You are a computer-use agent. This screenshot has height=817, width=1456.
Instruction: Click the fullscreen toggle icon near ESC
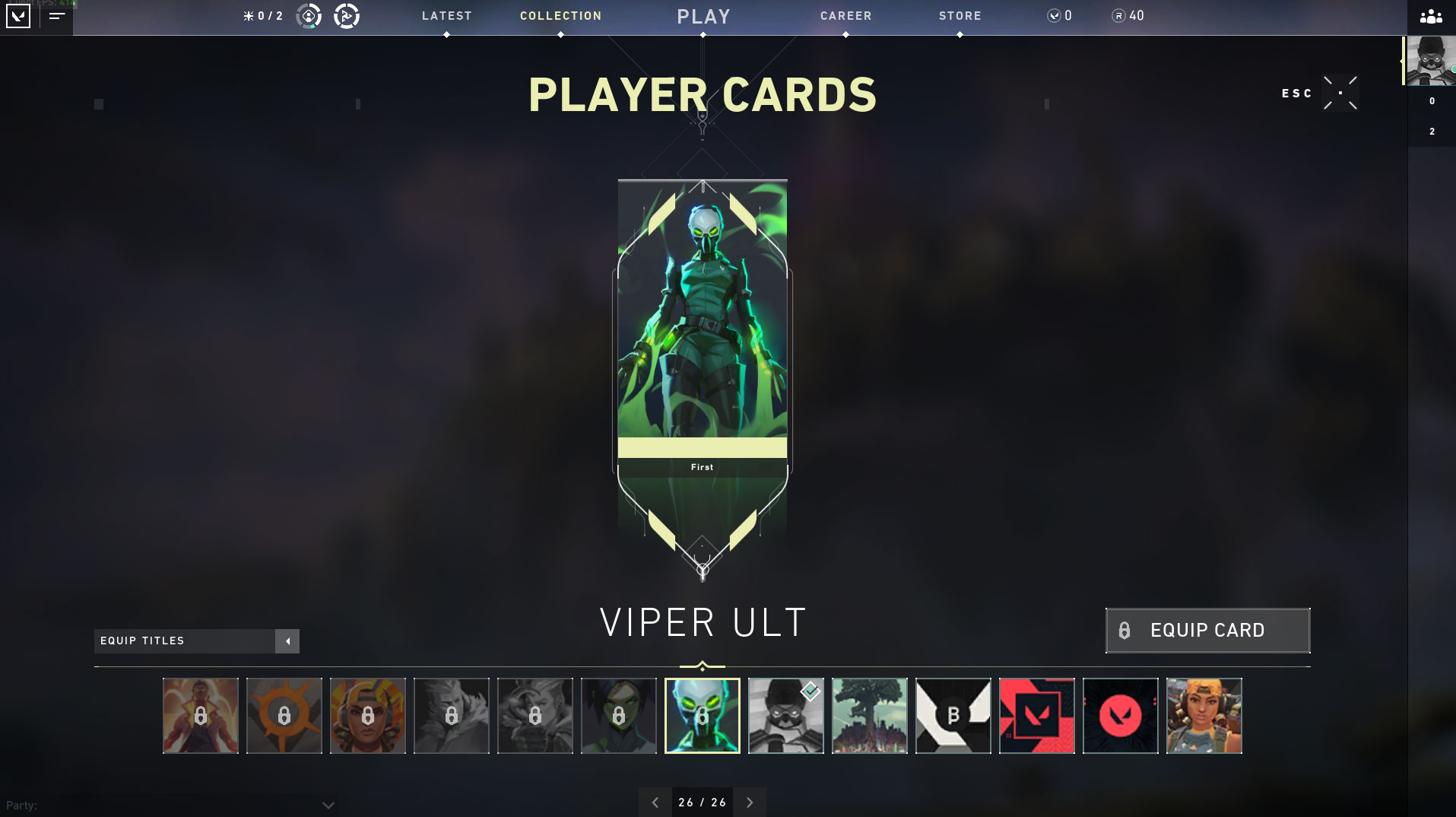1340,92
